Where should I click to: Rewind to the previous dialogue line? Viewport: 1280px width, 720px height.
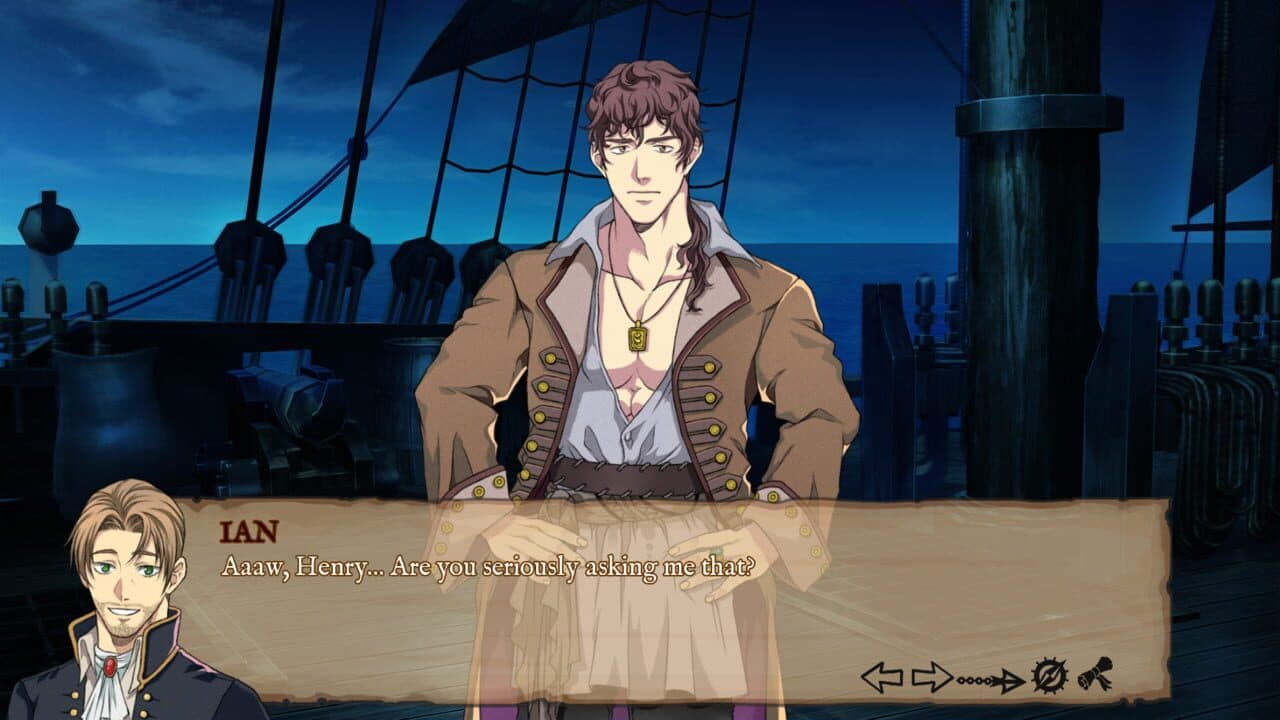880,676
